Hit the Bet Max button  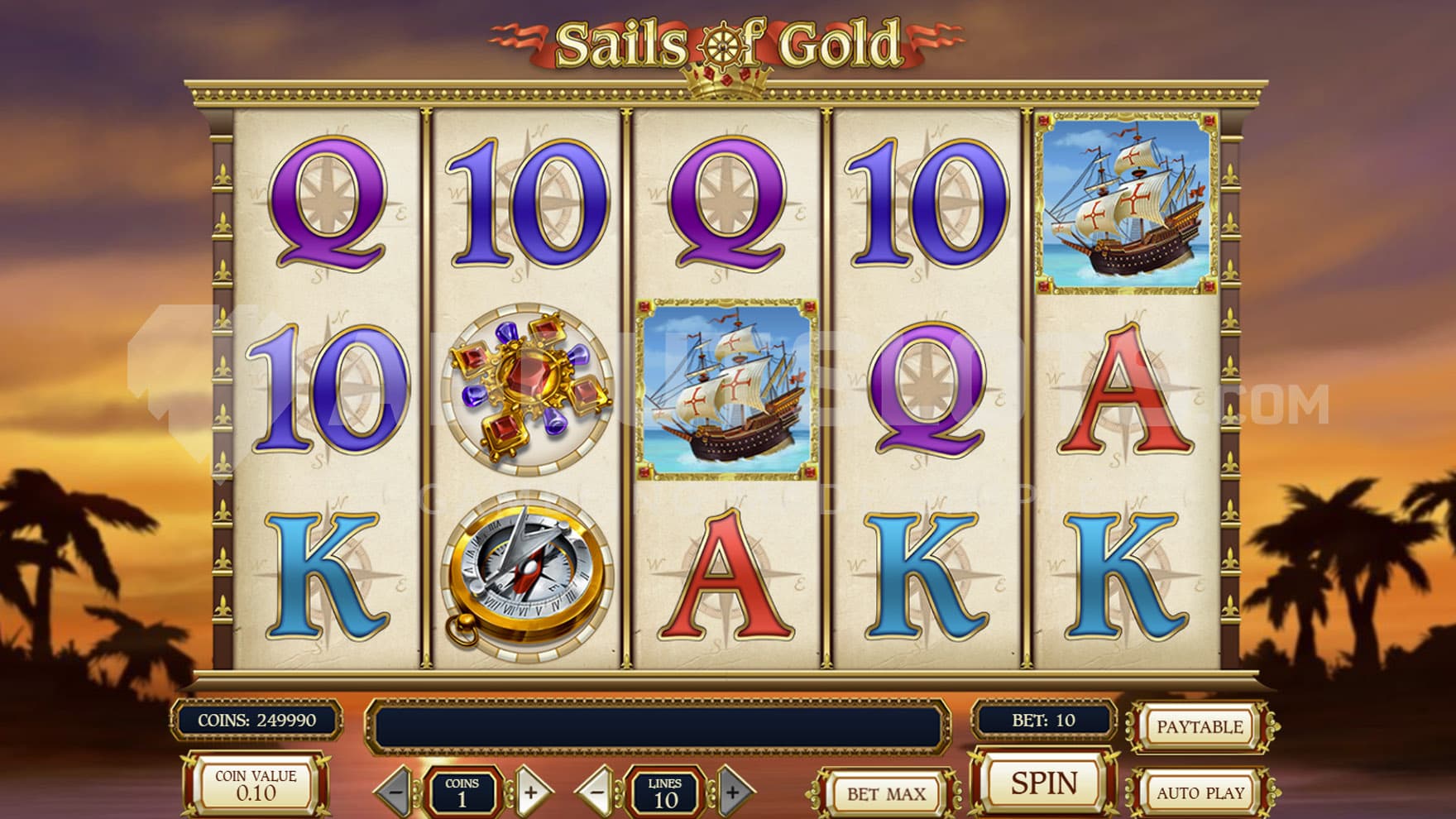click(885, 794)
